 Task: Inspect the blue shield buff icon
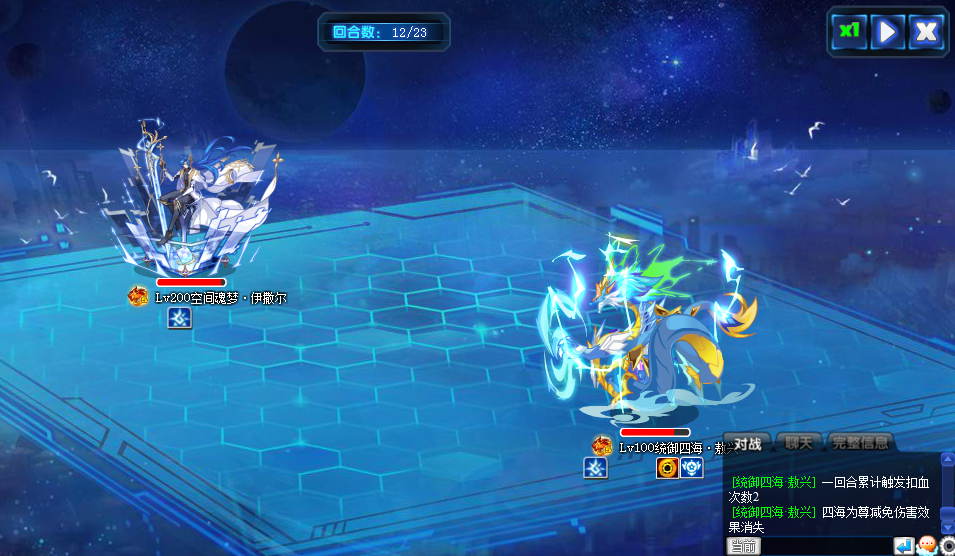[x=692, y=468]
